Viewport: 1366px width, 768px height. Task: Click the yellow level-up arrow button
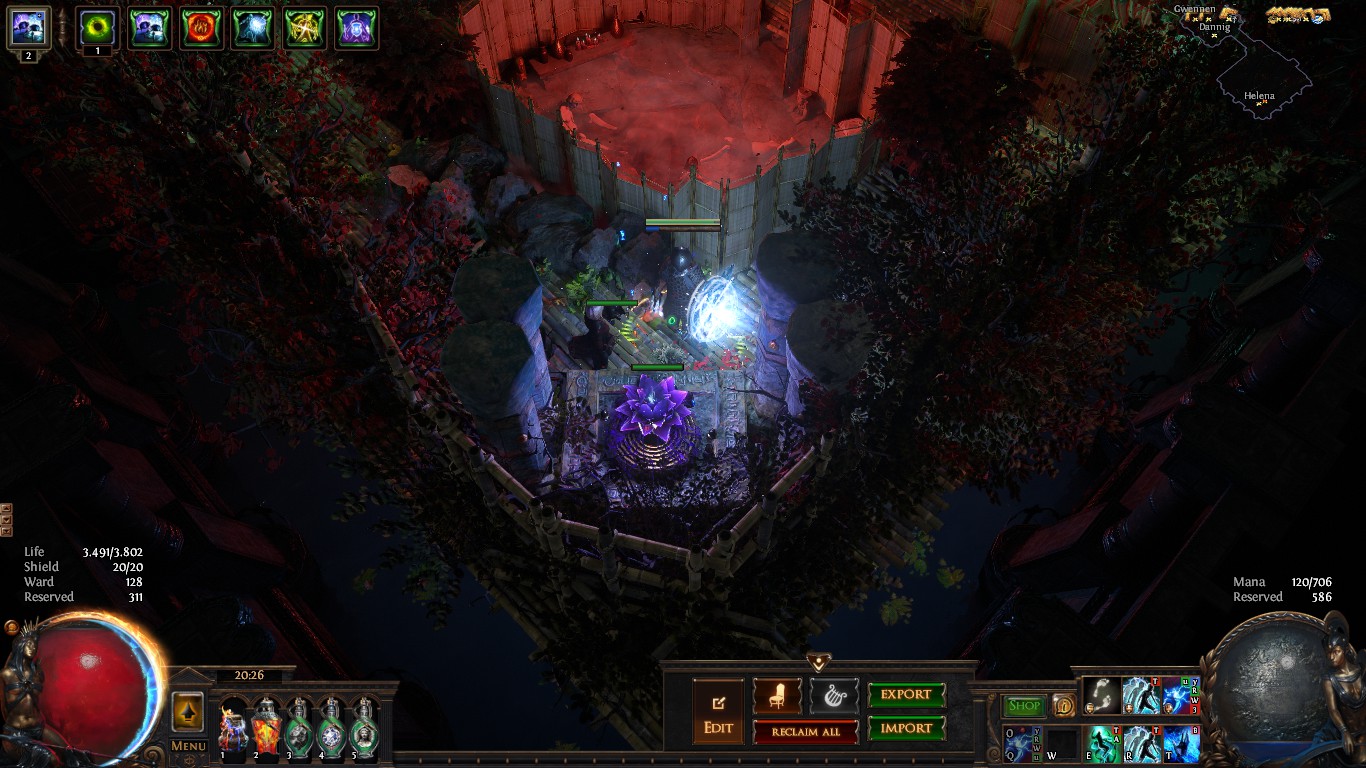pyautogui.click(x=188, y=712)
